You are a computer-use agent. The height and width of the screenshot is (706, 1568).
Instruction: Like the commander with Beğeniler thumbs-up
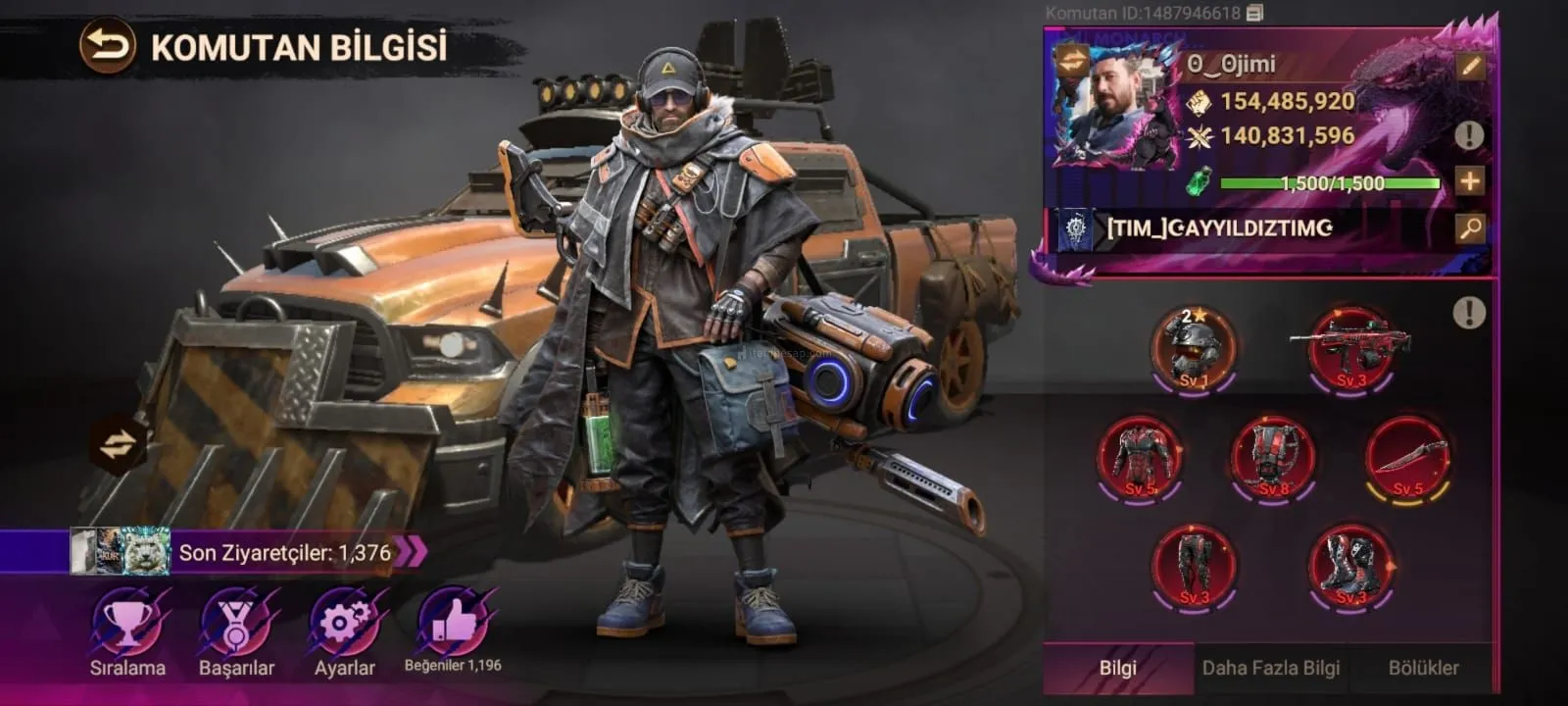tap(452, 622)
